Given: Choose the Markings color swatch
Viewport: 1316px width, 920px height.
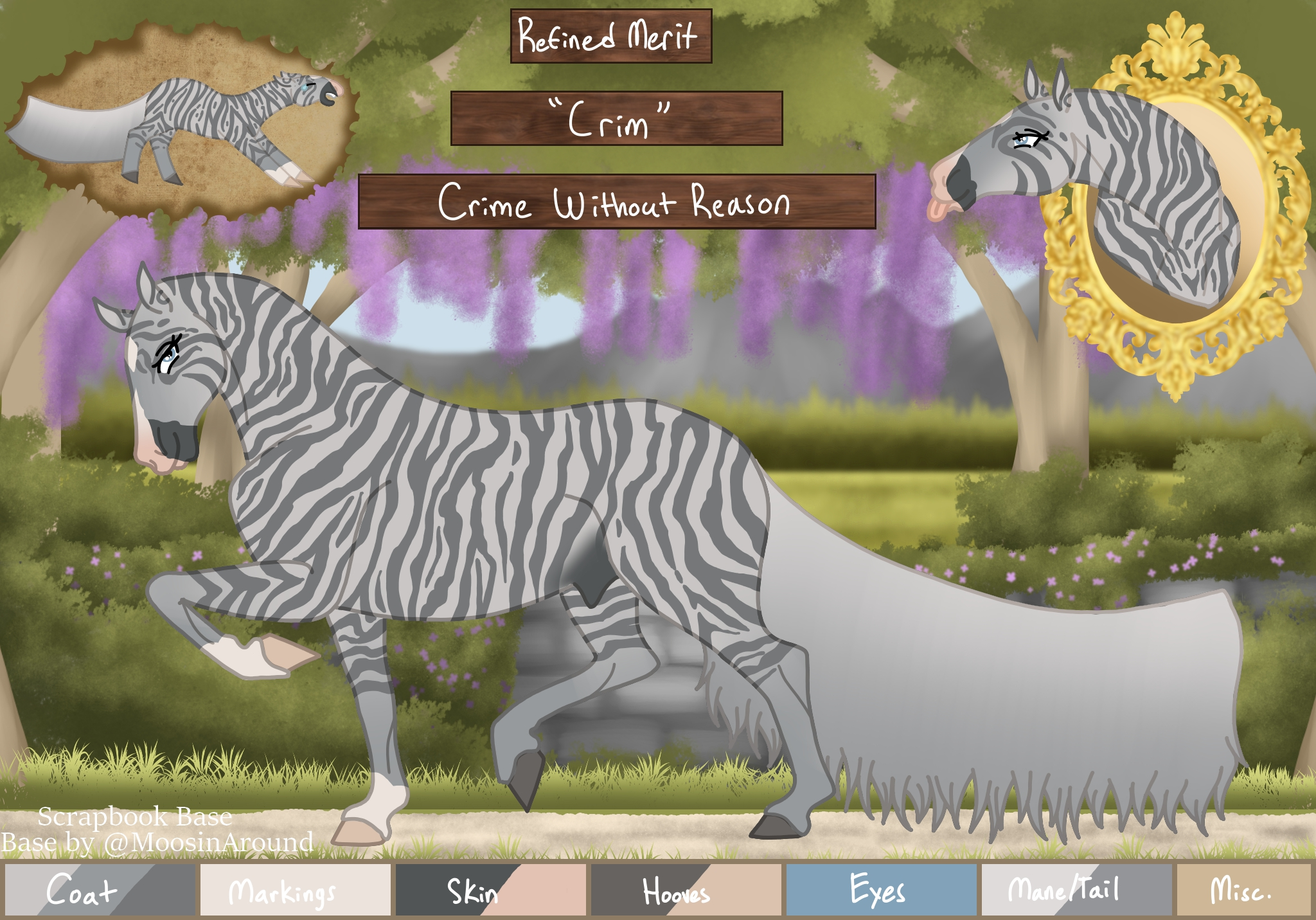Looking at the screenshot, I should pyautogui.click(x=295, y=890).
